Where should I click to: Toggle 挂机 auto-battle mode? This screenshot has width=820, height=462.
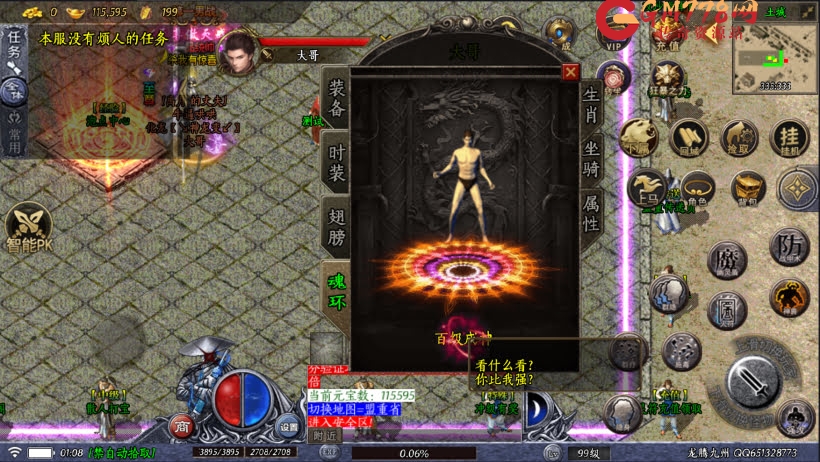pos(791,137)
